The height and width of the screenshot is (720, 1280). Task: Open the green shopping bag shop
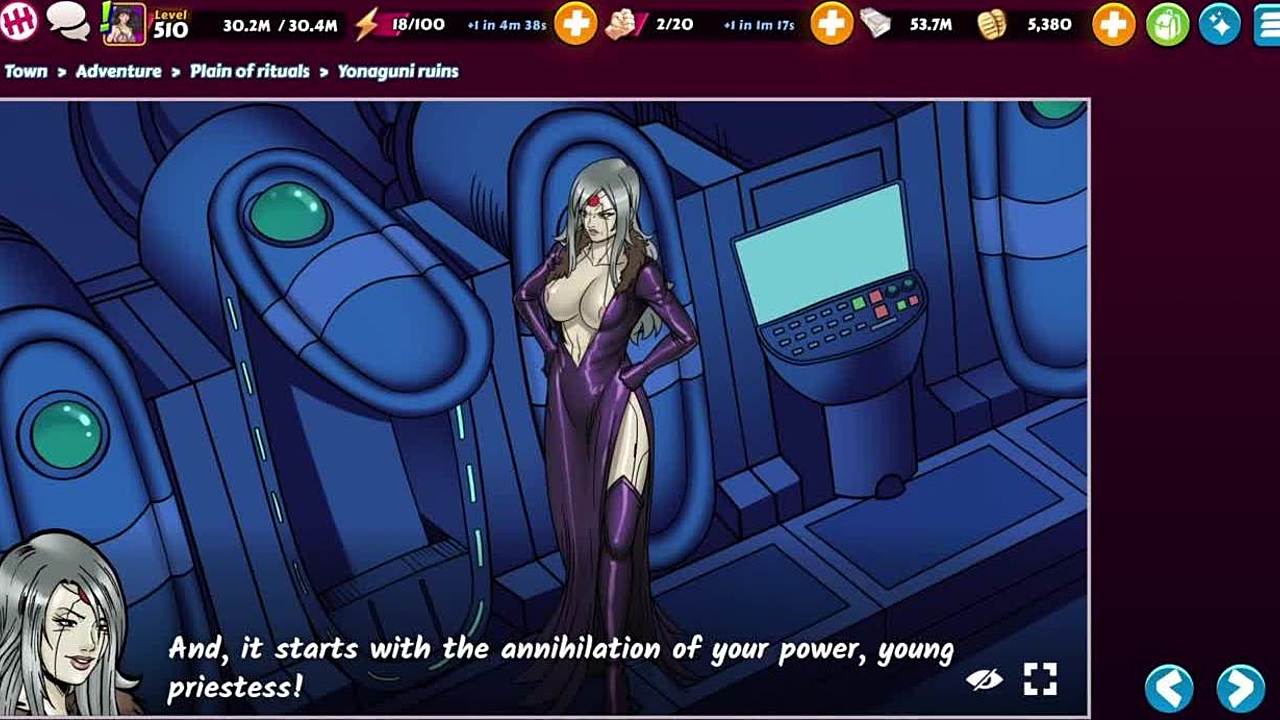point(1167,24)
